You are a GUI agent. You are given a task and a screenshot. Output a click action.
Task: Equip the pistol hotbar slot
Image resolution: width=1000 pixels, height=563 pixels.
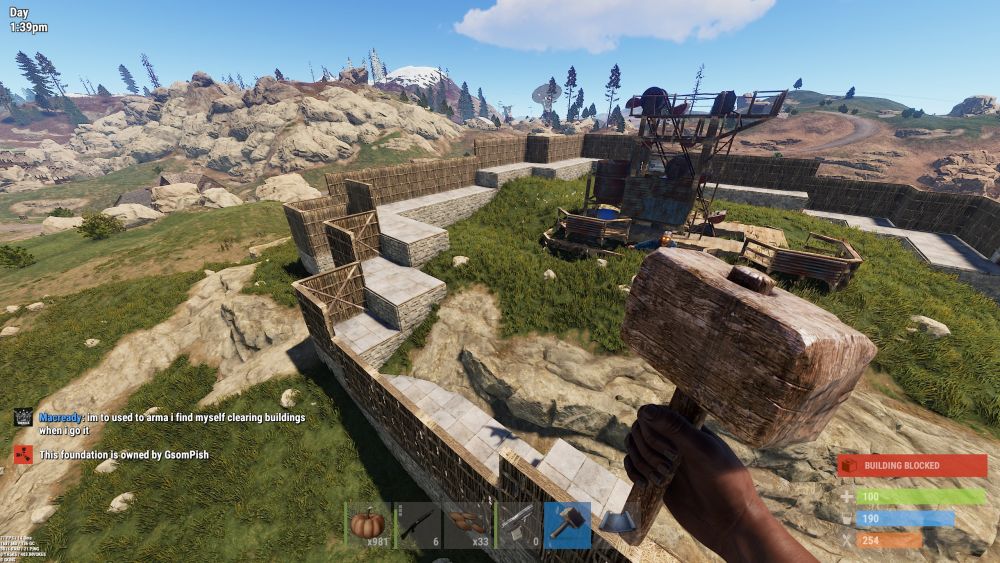point(517,525)
